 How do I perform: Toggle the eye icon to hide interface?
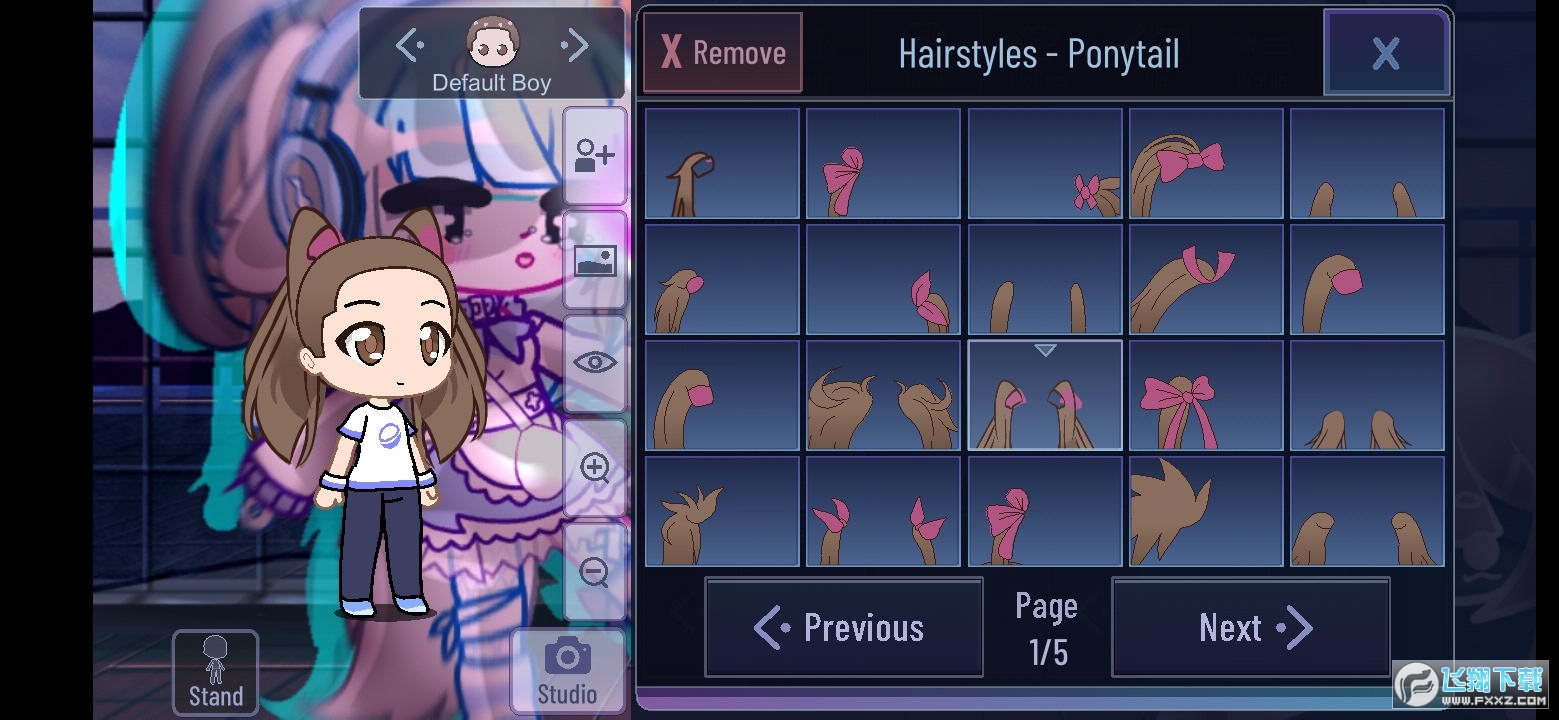(x=595, y=362)
